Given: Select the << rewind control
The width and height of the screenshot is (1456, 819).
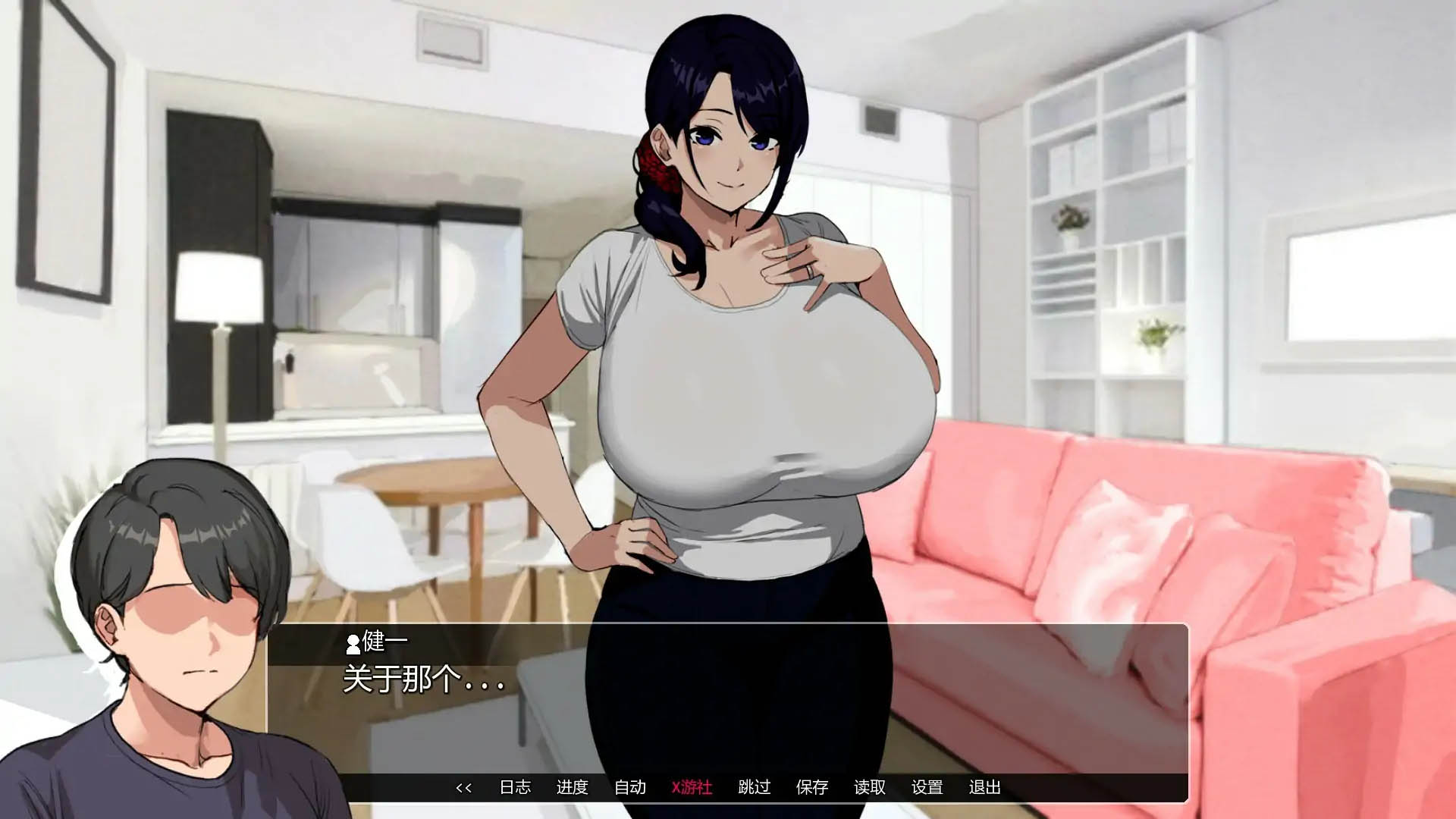Looking at the screenshot, I should pos(465,788).
